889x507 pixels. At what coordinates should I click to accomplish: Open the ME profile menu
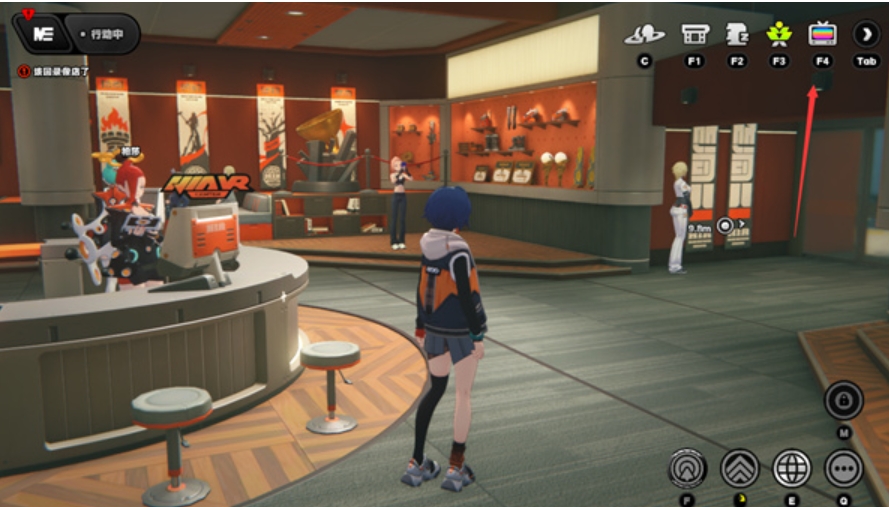43,33
